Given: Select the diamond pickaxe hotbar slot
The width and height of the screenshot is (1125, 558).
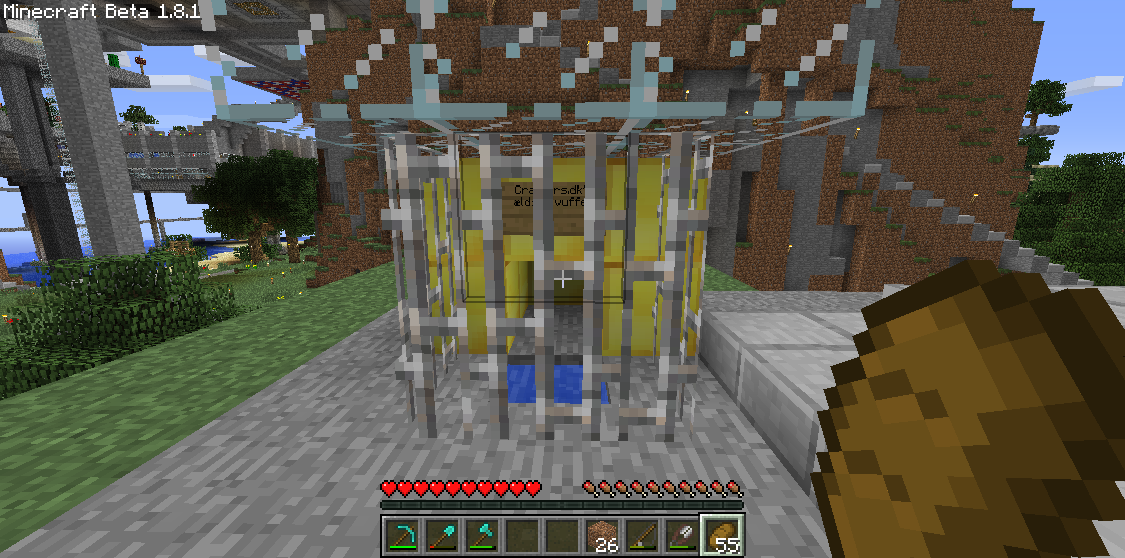Looking at the screenshot, I should [402, 536].
